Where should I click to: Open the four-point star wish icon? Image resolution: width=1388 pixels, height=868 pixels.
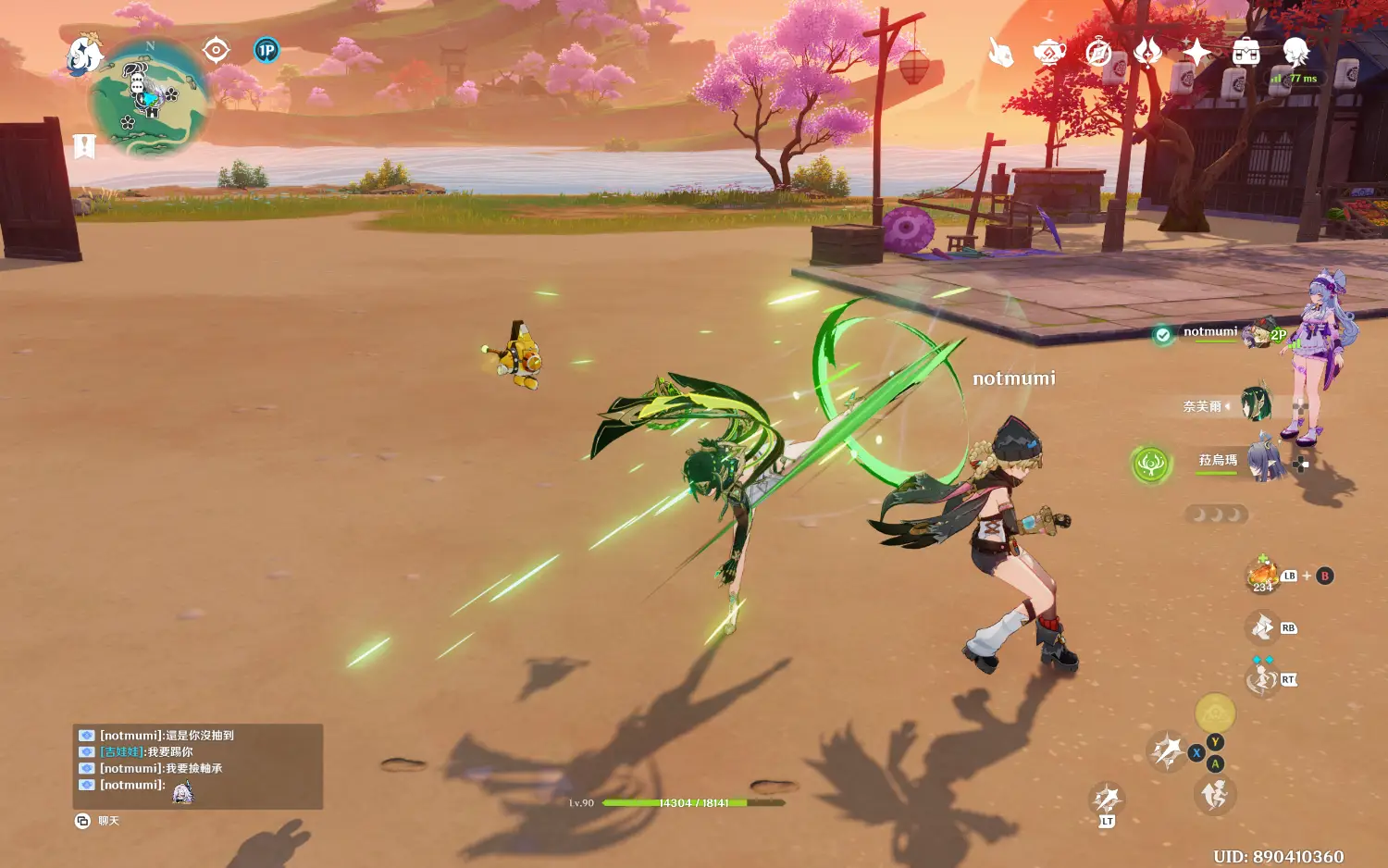[1196, 53]
